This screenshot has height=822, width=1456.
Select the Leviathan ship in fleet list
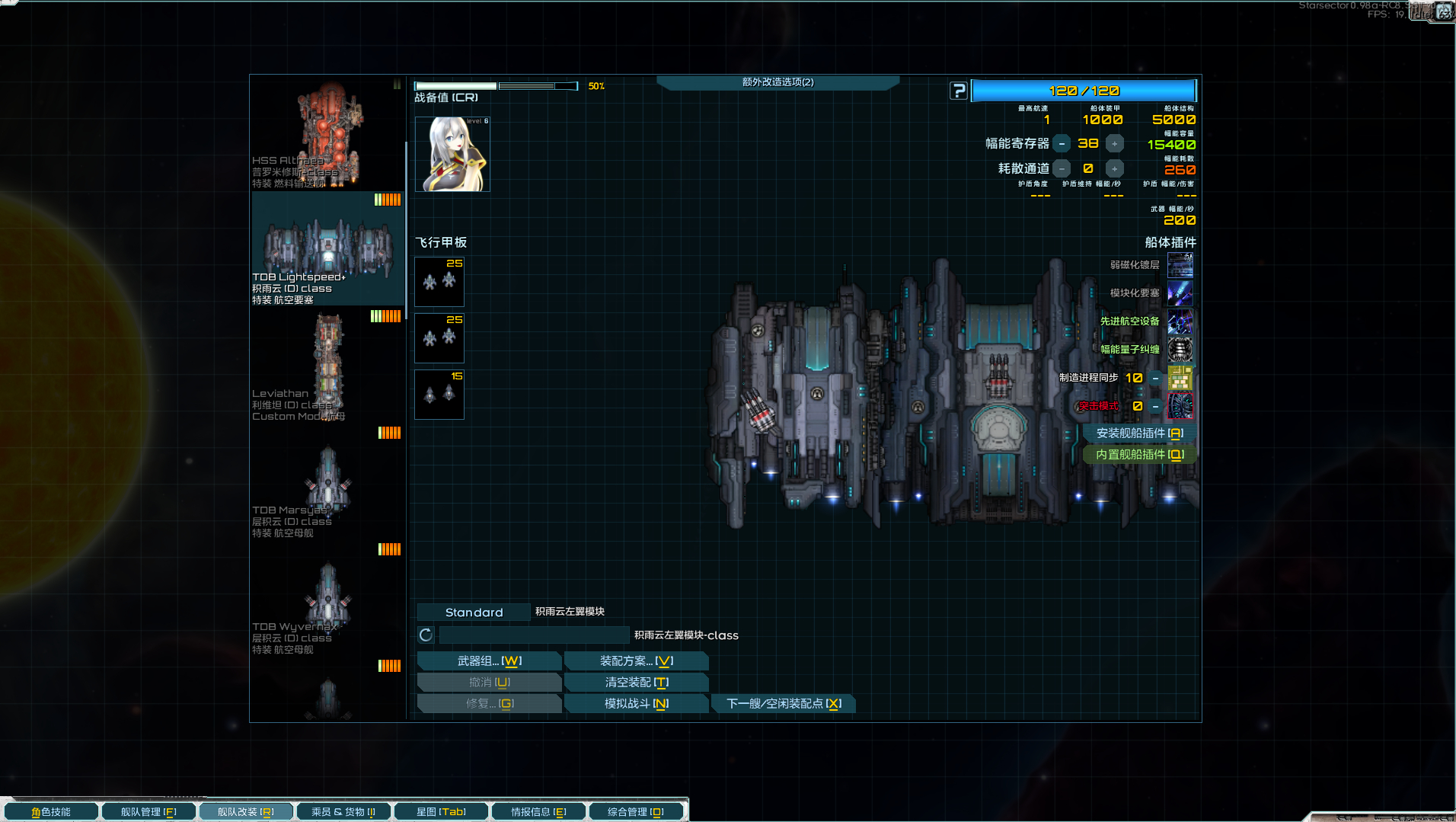328,366
